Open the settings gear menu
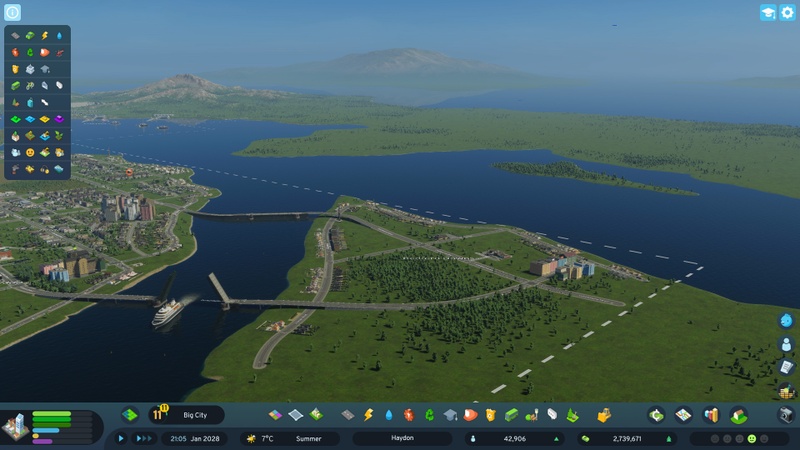 [787, 13]
